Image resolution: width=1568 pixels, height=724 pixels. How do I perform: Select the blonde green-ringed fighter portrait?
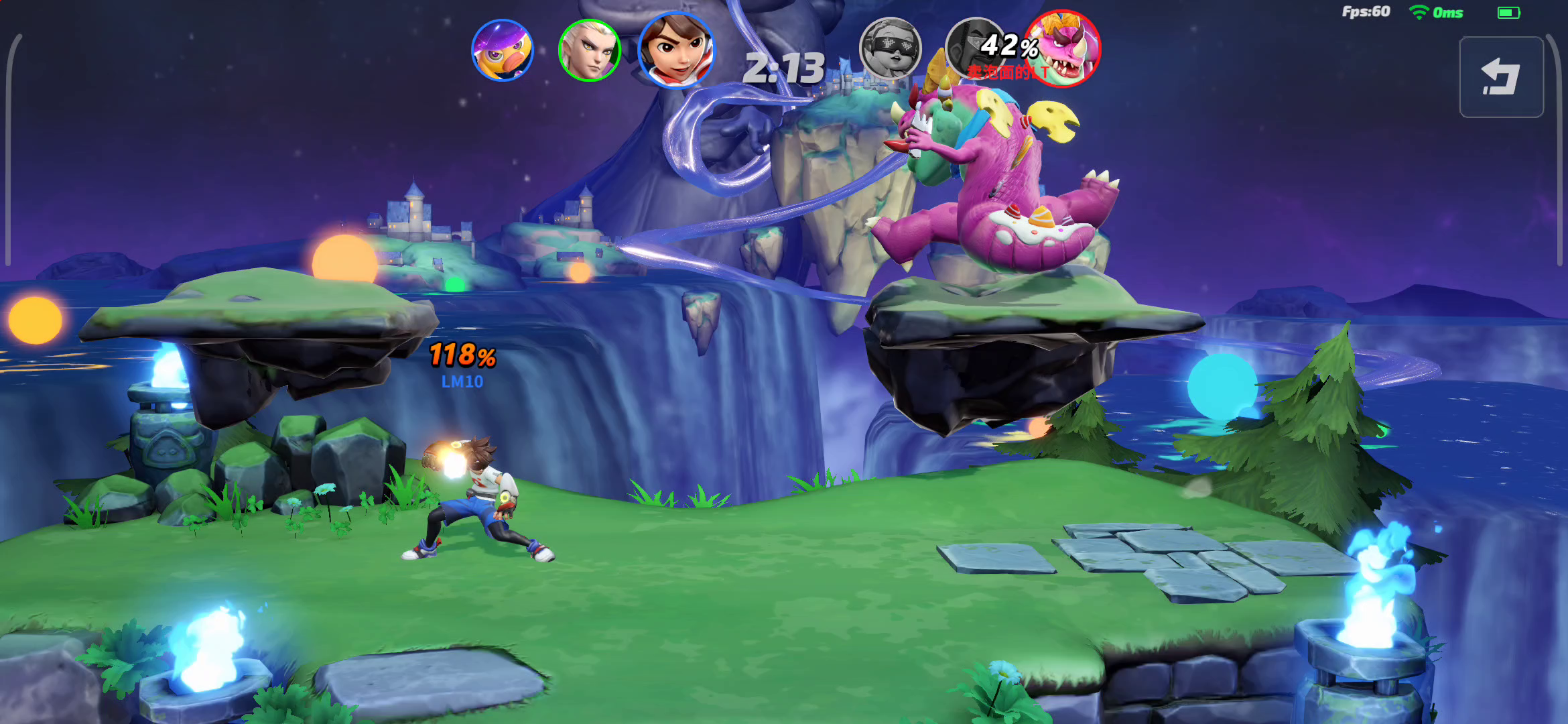click(589, 50)
